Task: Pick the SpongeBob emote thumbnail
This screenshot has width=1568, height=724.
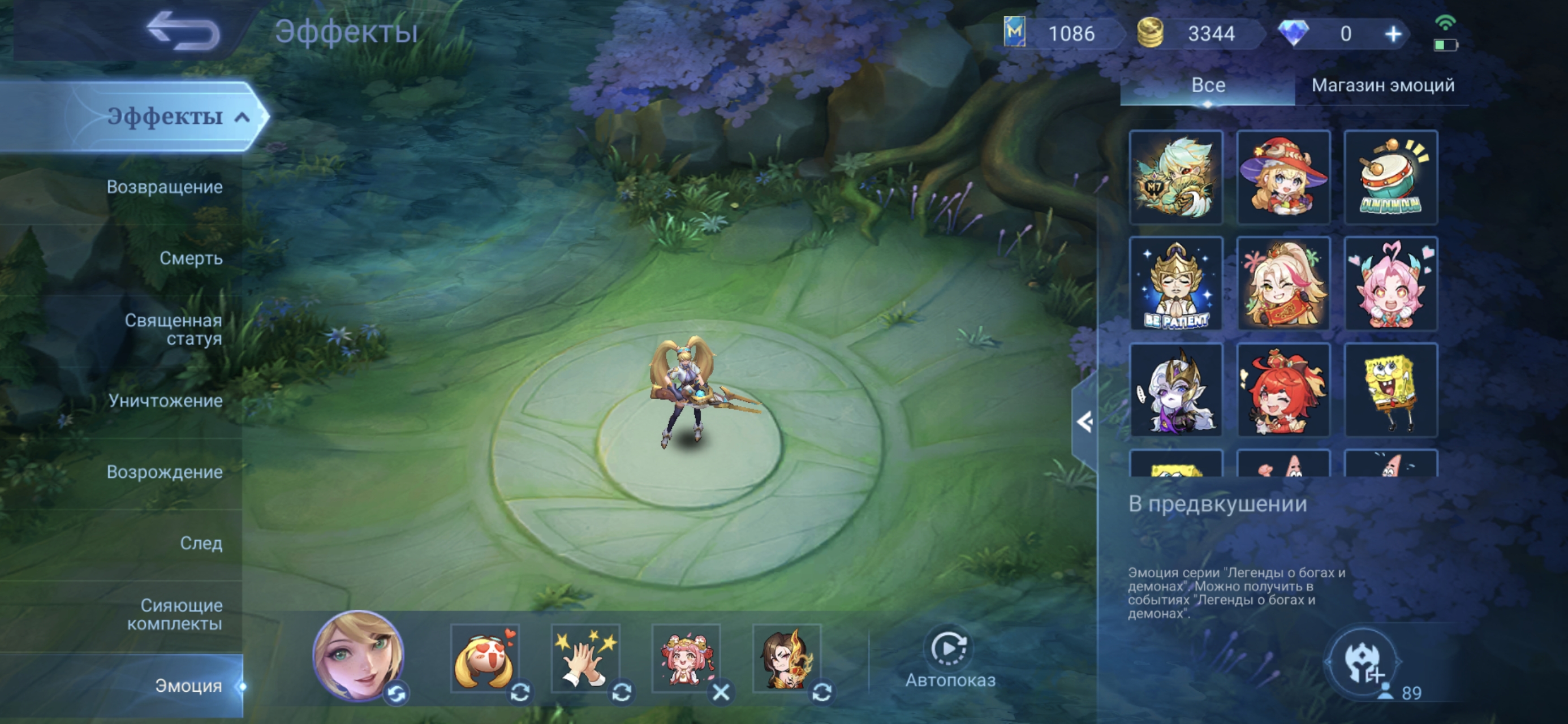Action: pos(1390,390)
